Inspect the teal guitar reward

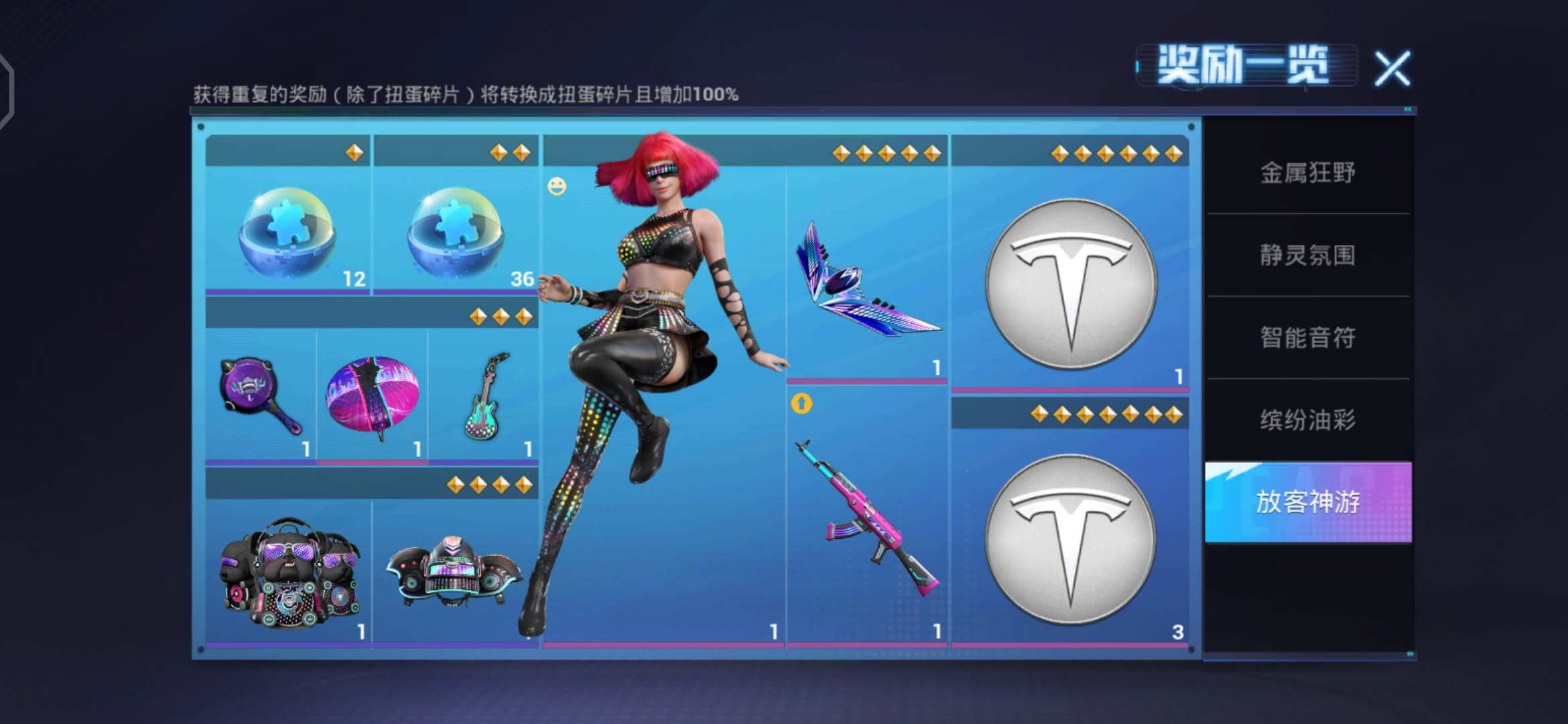pyautogui.click(x=485, y=397)
